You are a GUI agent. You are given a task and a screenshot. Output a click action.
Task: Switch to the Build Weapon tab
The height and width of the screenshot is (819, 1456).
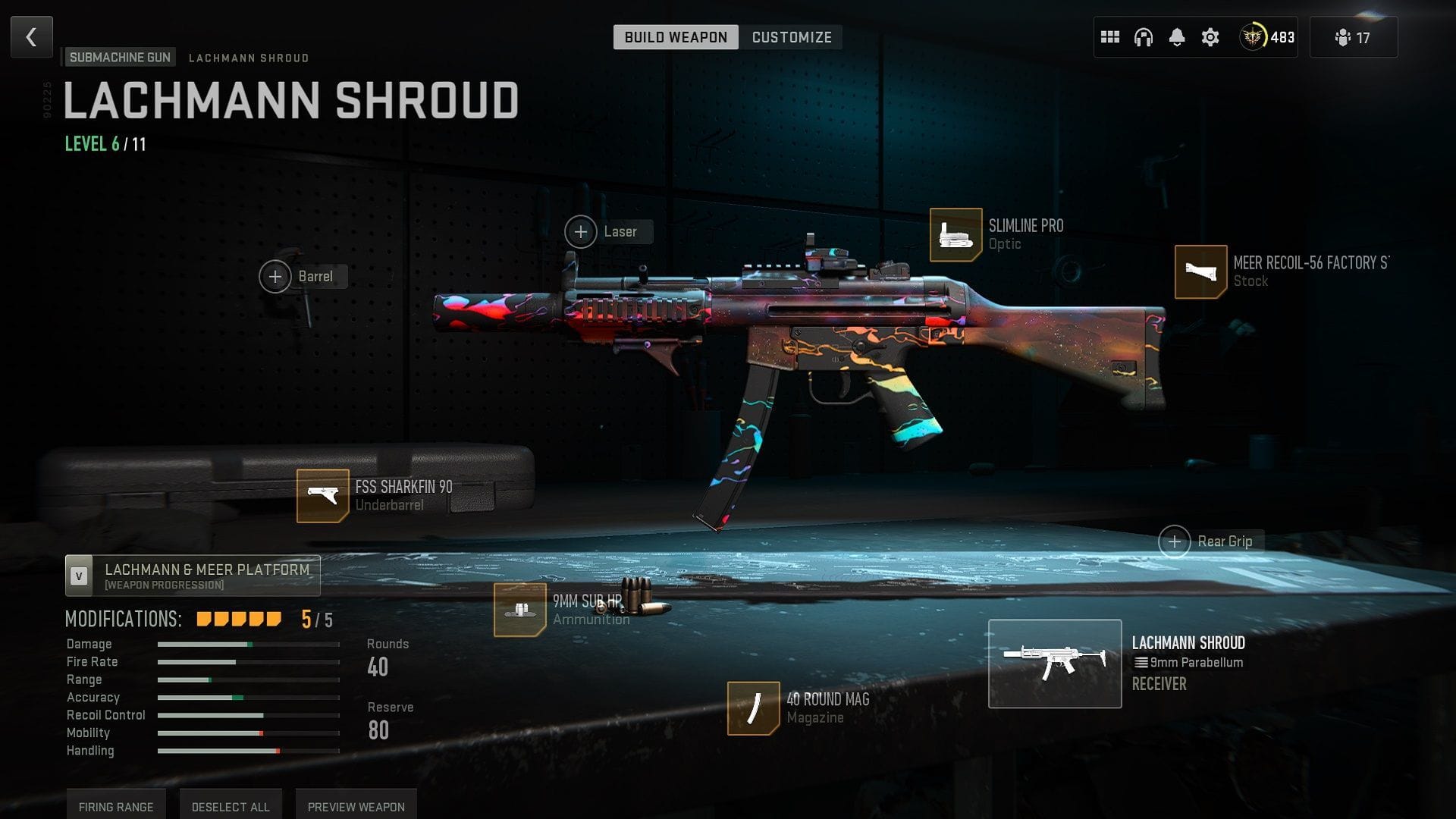coord(675,37)
